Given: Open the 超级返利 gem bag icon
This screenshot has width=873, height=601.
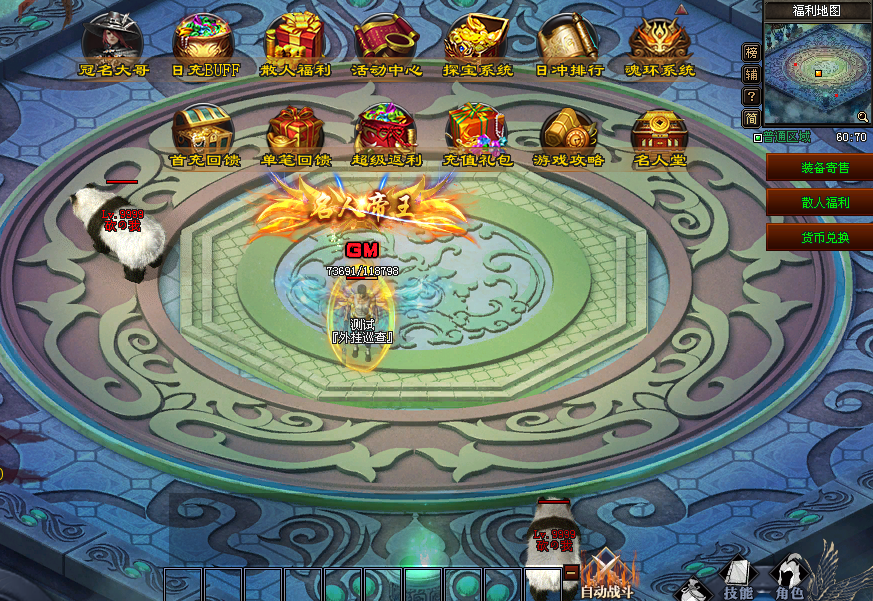Looking at the screenshot, I should click(x=387, y=132).
